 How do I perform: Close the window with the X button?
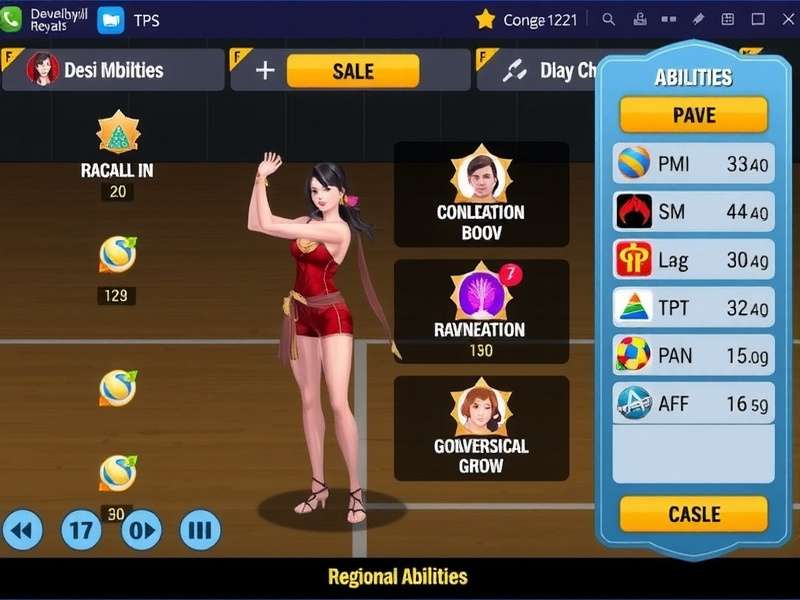coord(786,19)
